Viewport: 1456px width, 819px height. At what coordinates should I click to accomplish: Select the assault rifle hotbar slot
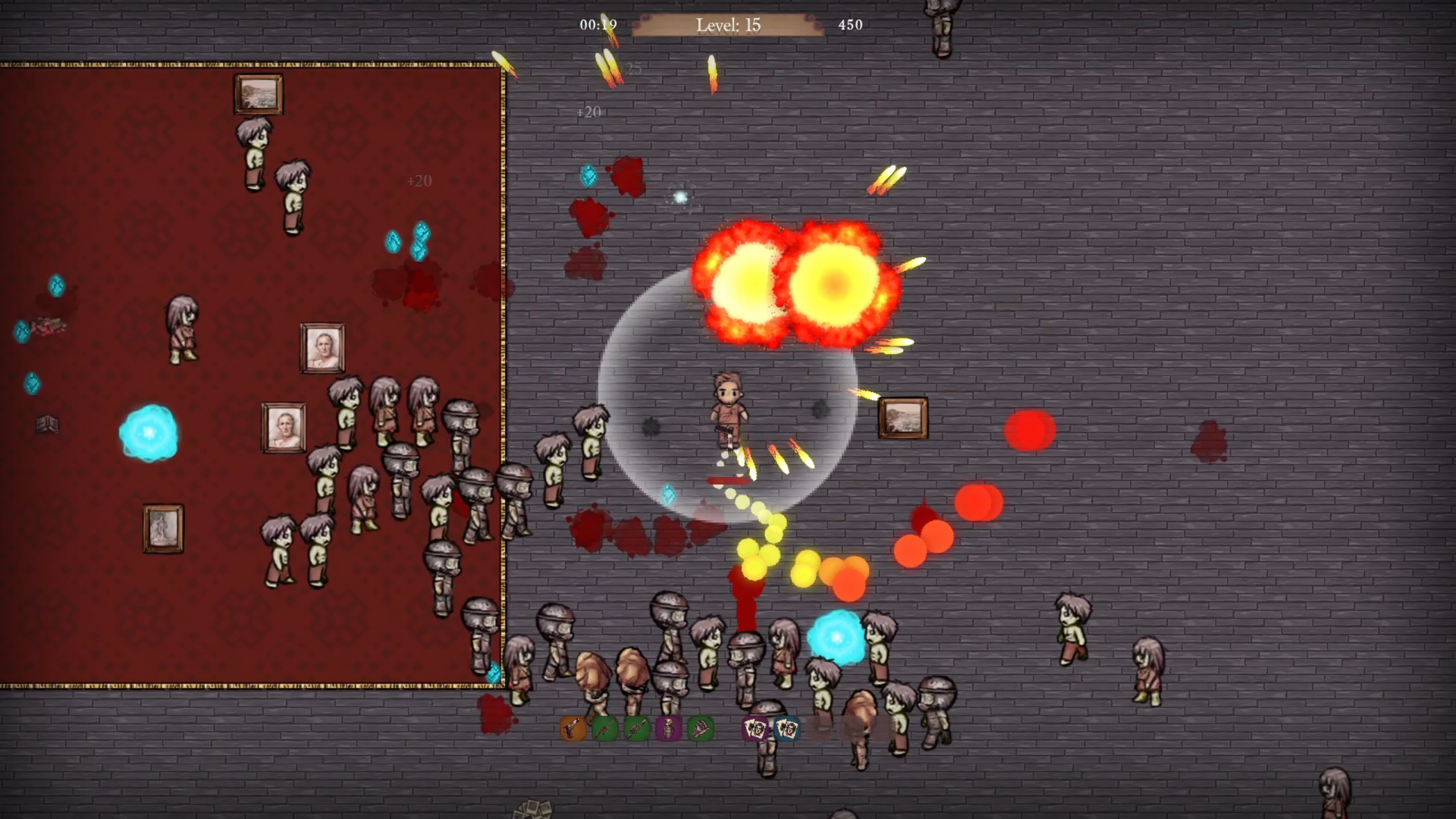pos(605,730)
